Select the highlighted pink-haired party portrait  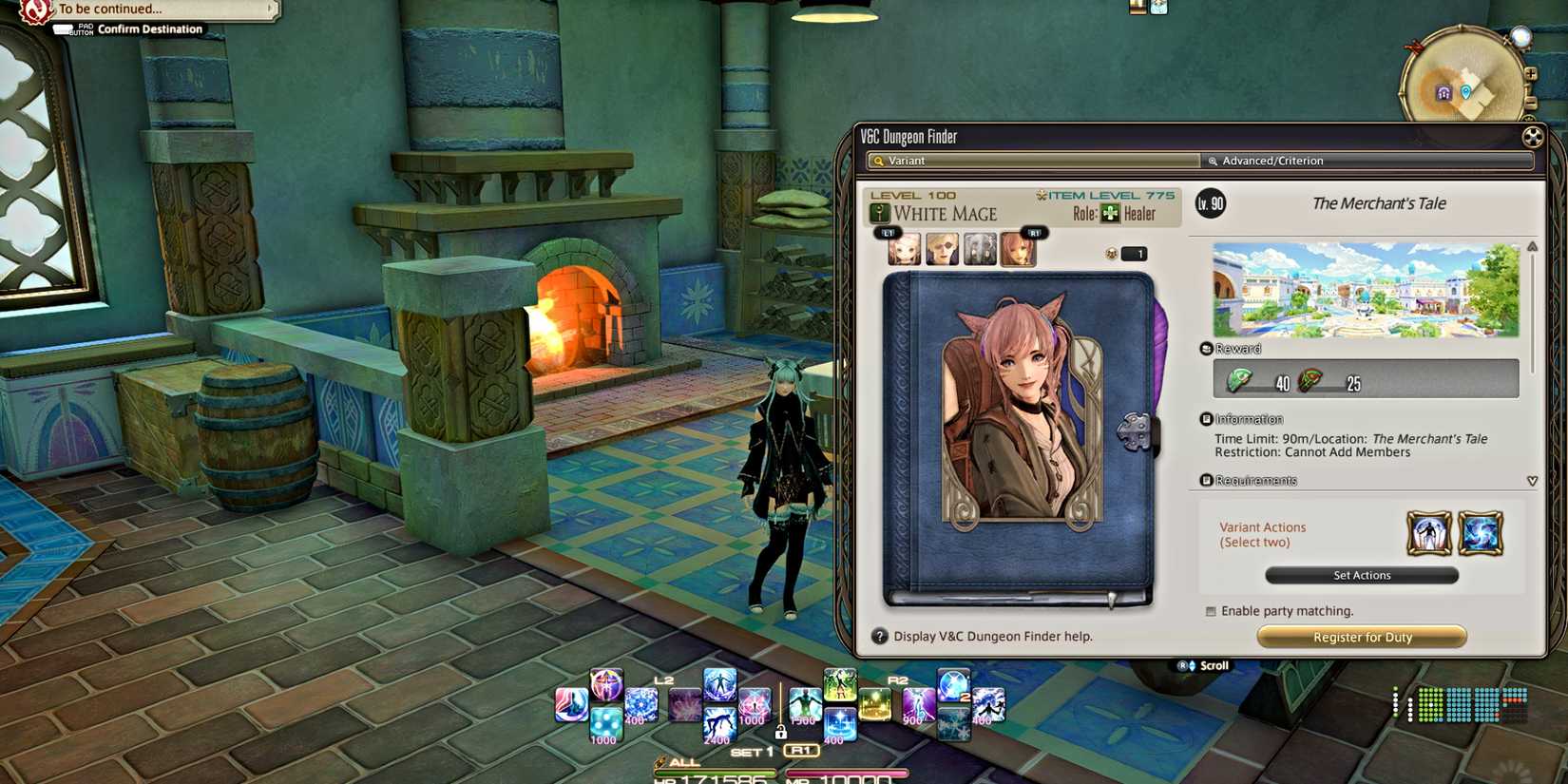pos(1018,248)
